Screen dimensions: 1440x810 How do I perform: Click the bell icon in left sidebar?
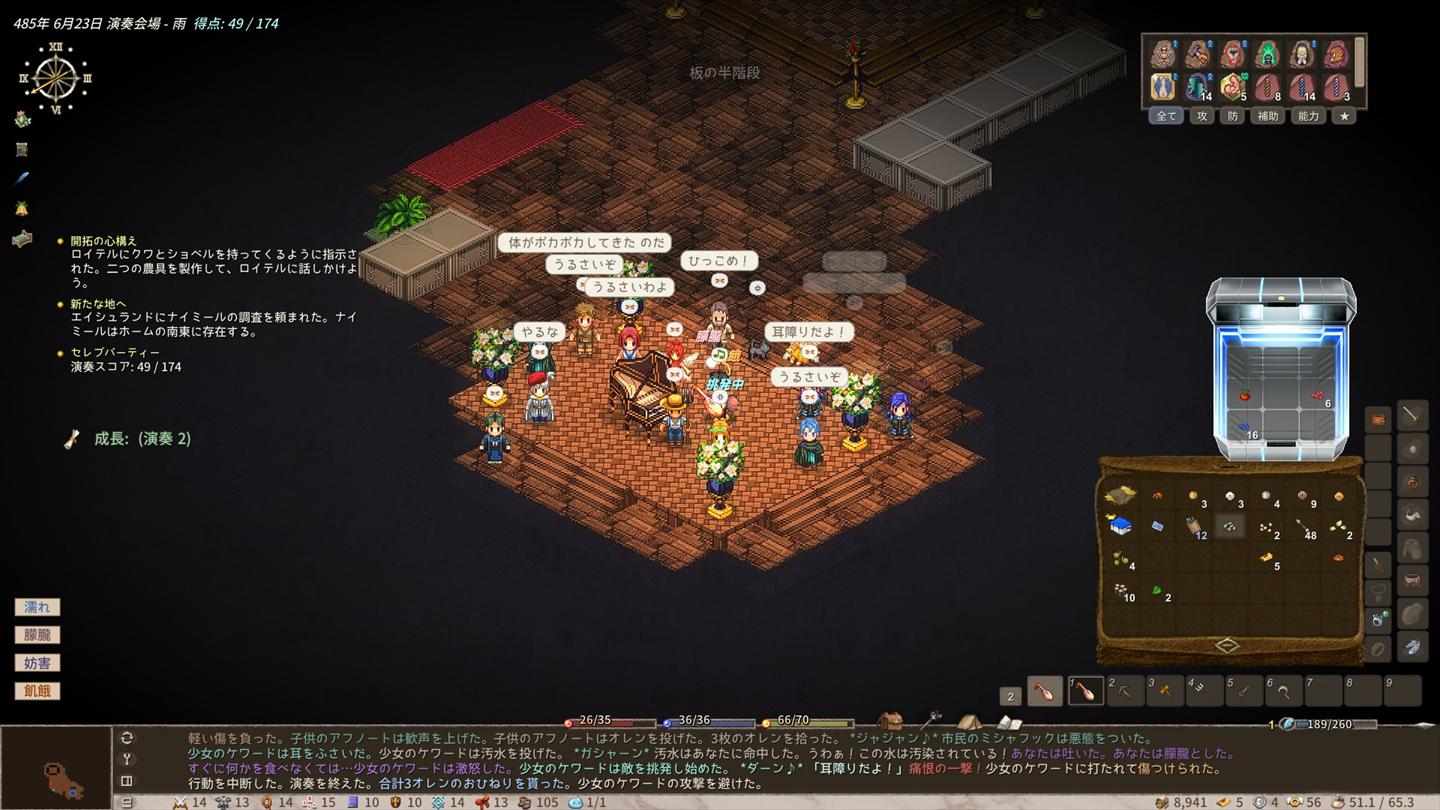(x=21, y=208)
